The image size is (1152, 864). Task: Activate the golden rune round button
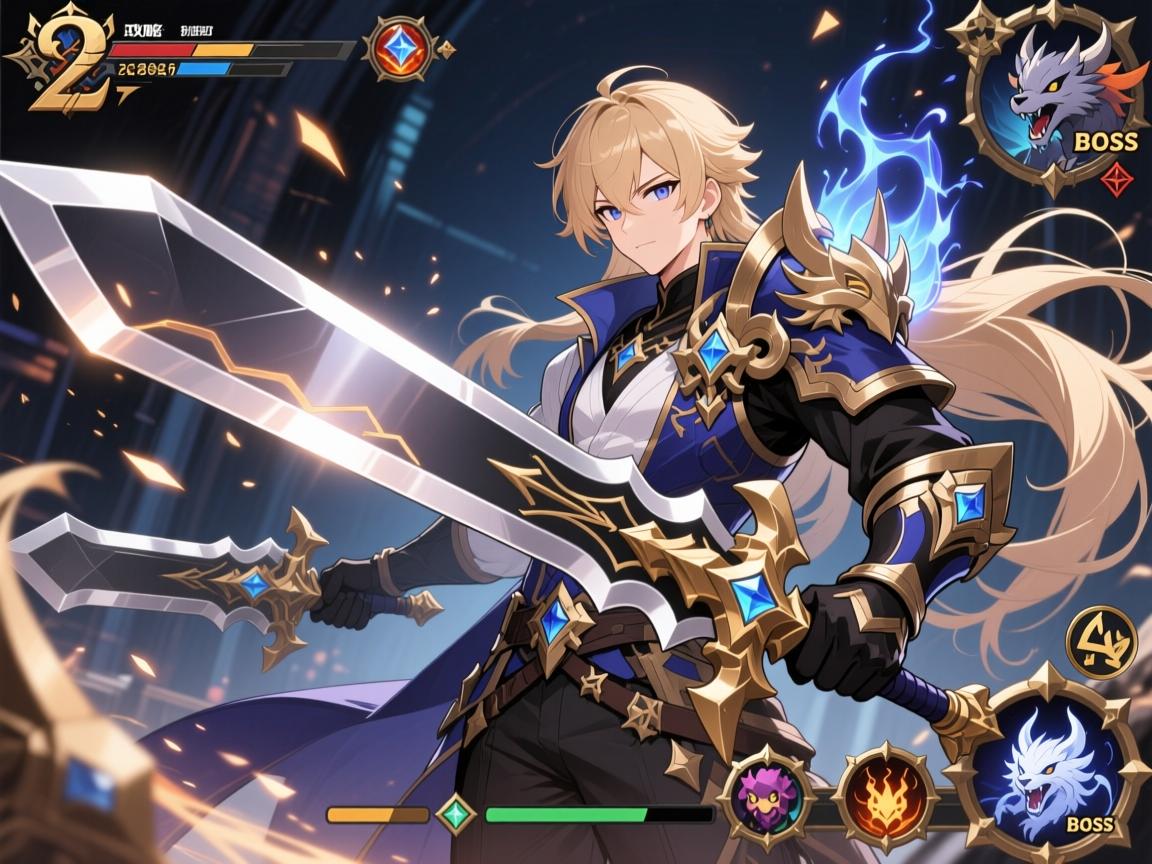pyautogui.click(x=1101, y=642)
